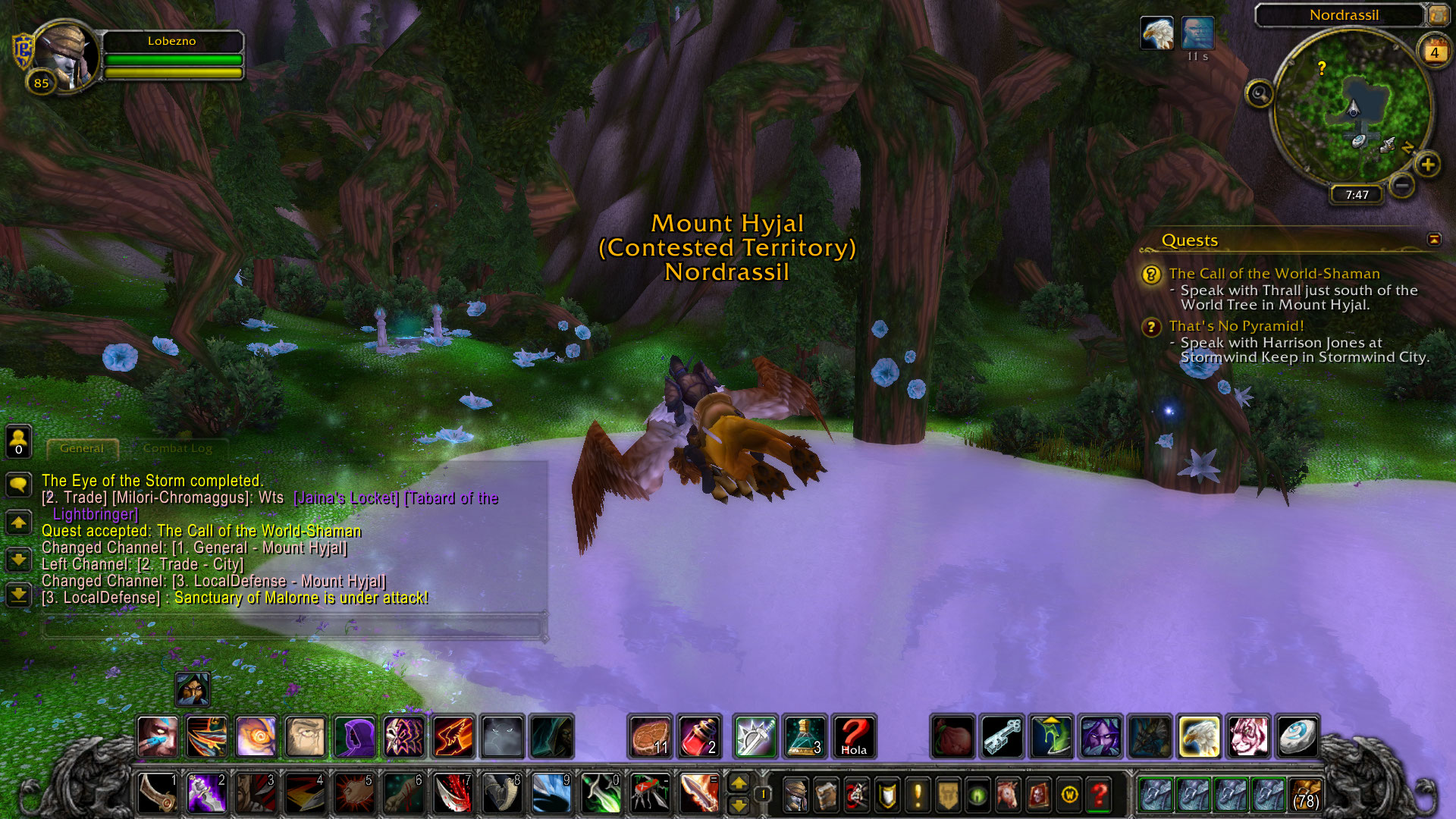1456x819 pixels.
Task: Click the gryphon mount buff icon
Action: [1156, 33]
